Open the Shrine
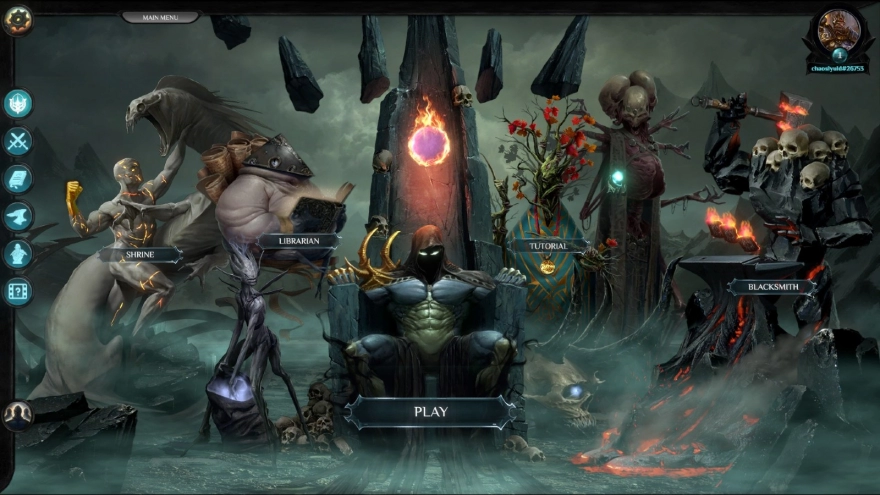This screenshot has width=880, height=495. click(140, 255)
